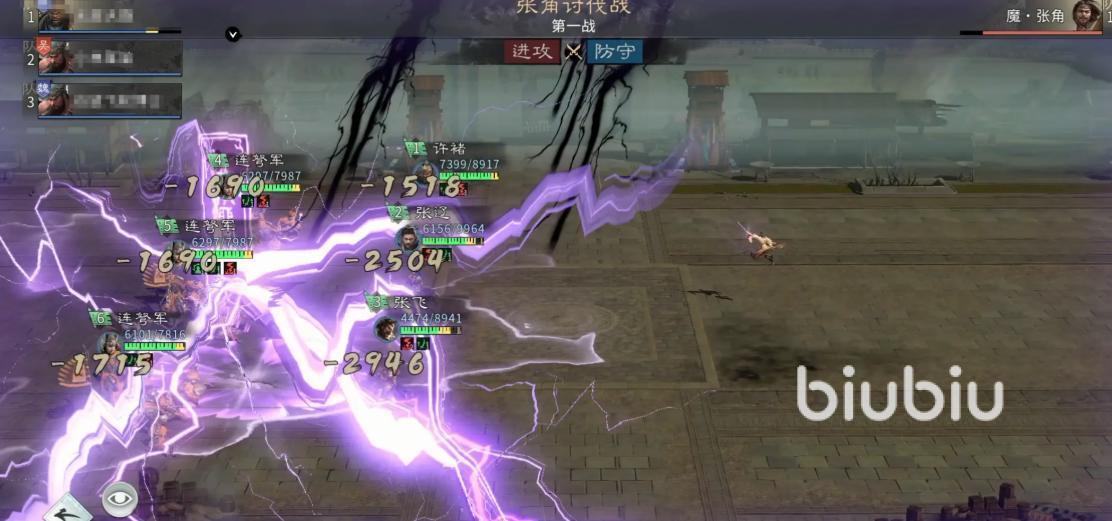The height and width of the screenshot is (521, 1112).
Task: Select the 进攻 attacker label
Action: click(x=533, y=51)
